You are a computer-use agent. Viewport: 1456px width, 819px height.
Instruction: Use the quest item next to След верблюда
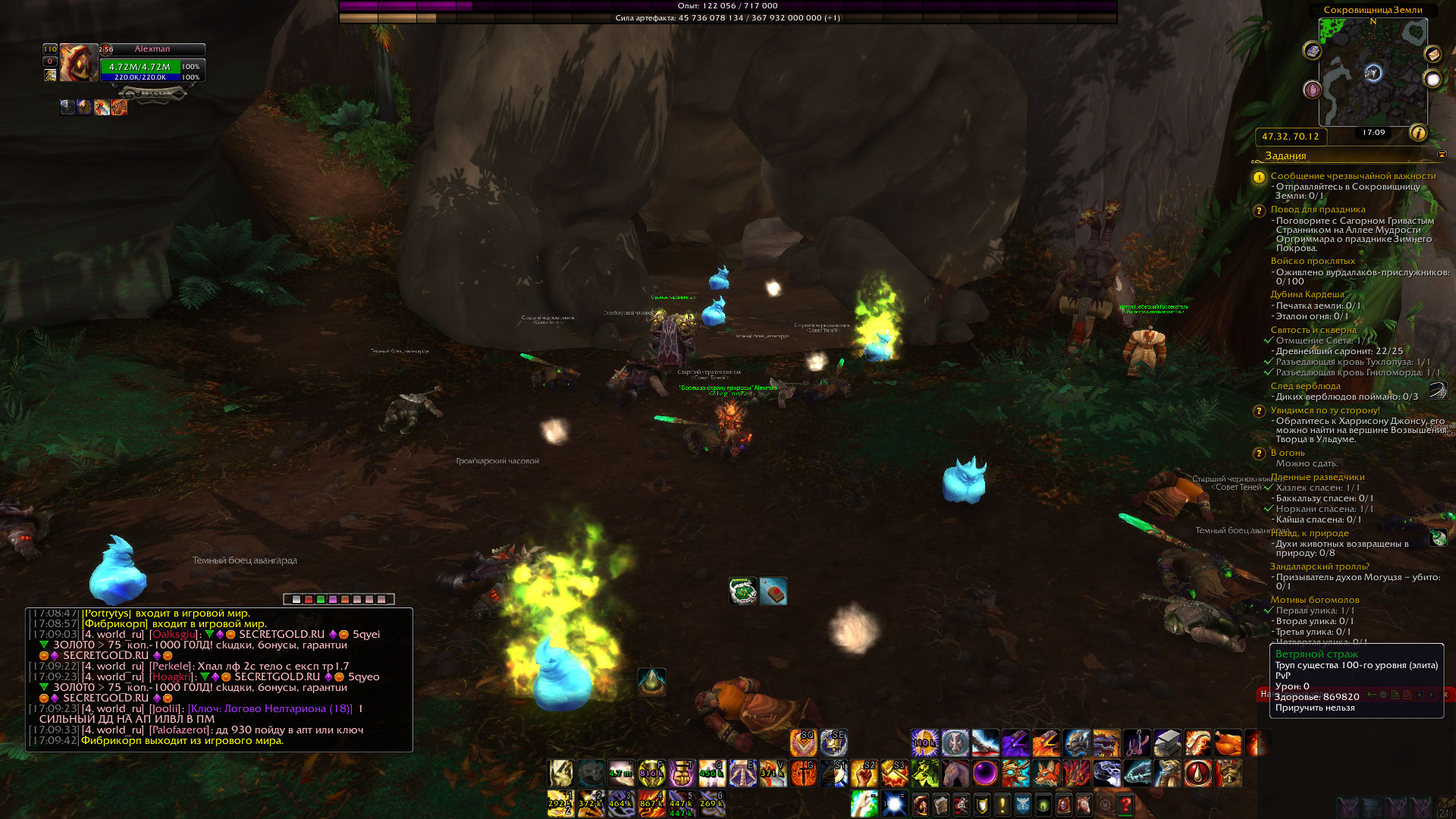pyautogui.click(x=1437, y=391)
